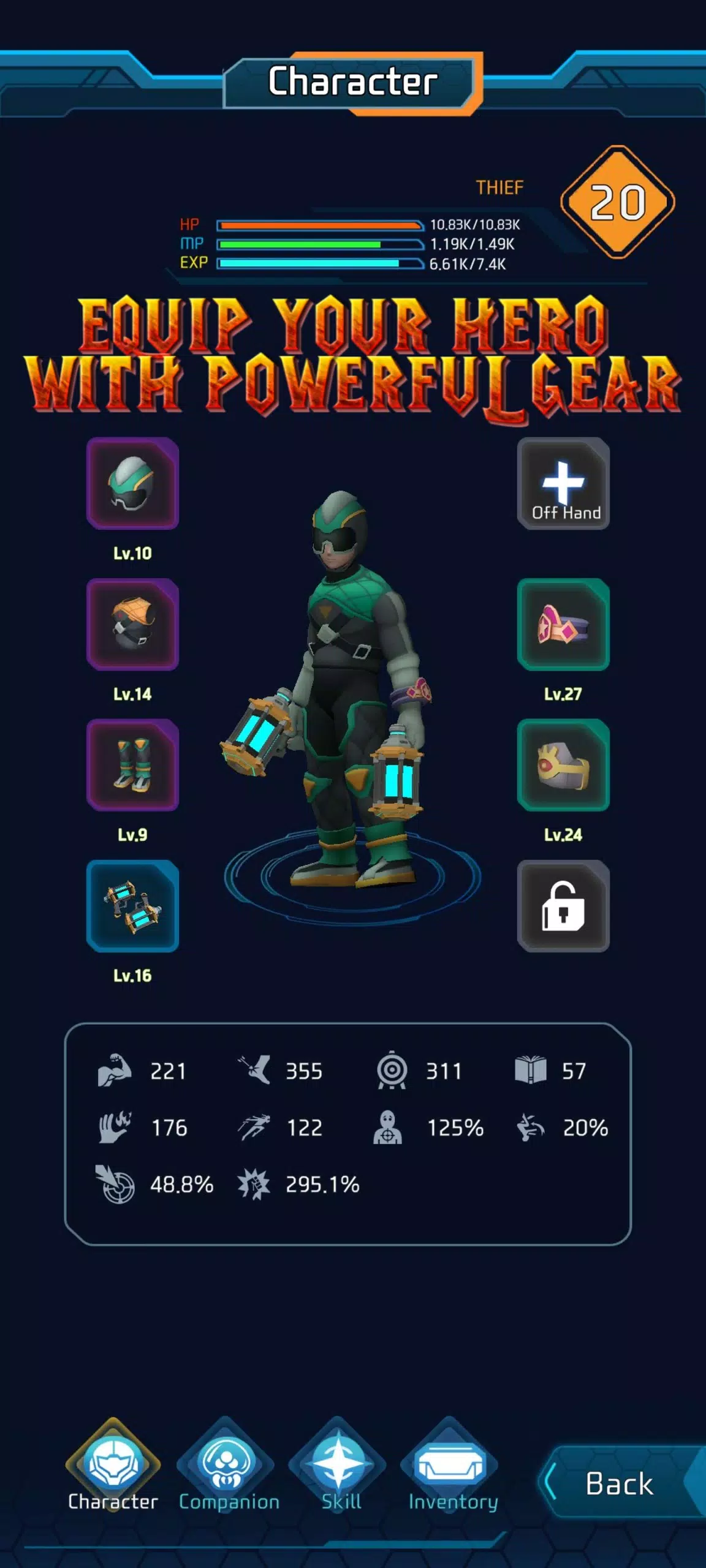Choose the Lv.24 ring slot

tap(563, 765)
